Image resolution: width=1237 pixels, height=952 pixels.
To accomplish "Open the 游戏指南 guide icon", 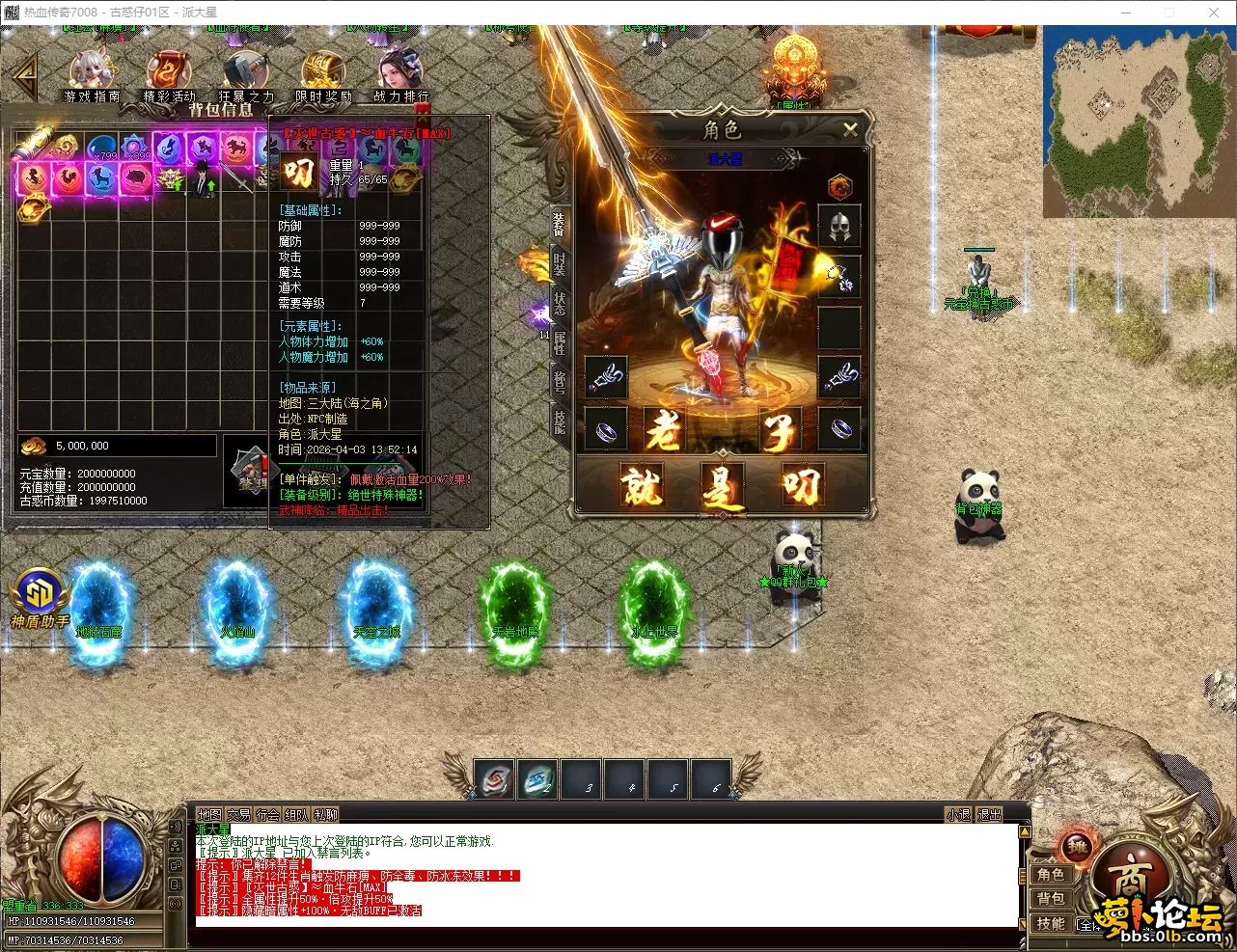I will 92,75.
